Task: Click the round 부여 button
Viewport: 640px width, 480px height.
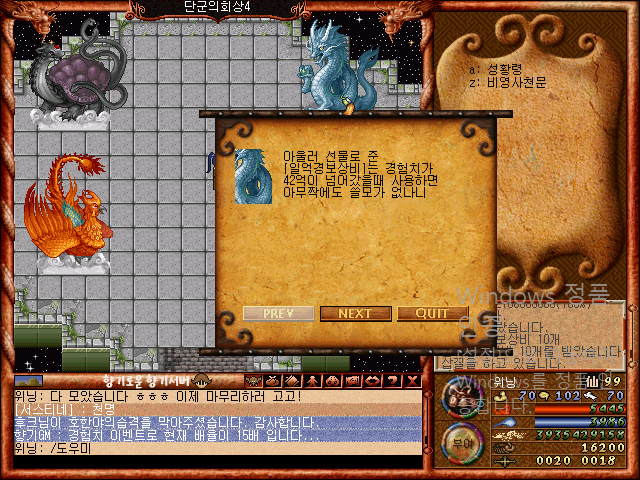Action: click(462, 438)
